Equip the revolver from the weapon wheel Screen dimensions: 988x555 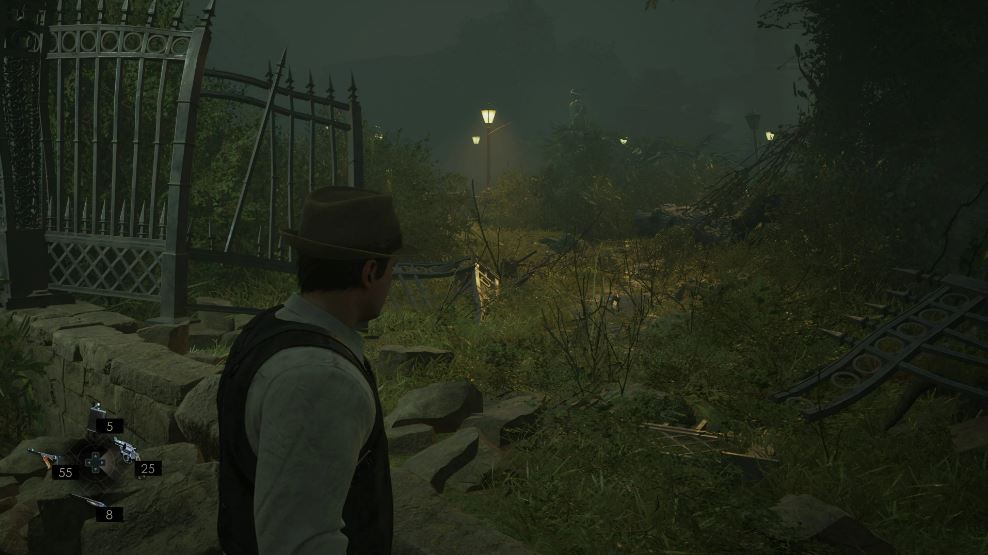126,451
